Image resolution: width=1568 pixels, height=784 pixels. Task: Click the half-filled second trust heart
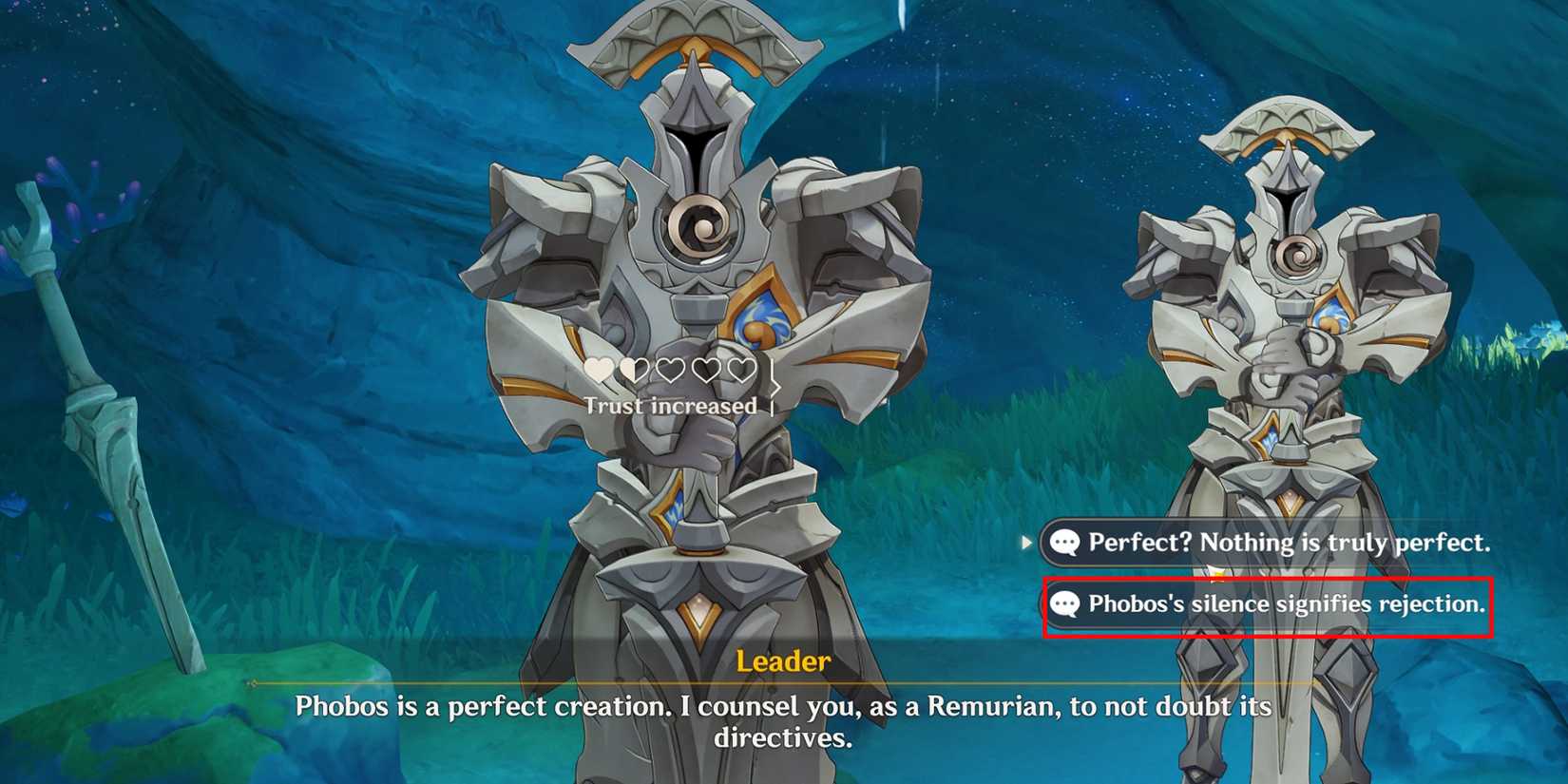point(634,372)
